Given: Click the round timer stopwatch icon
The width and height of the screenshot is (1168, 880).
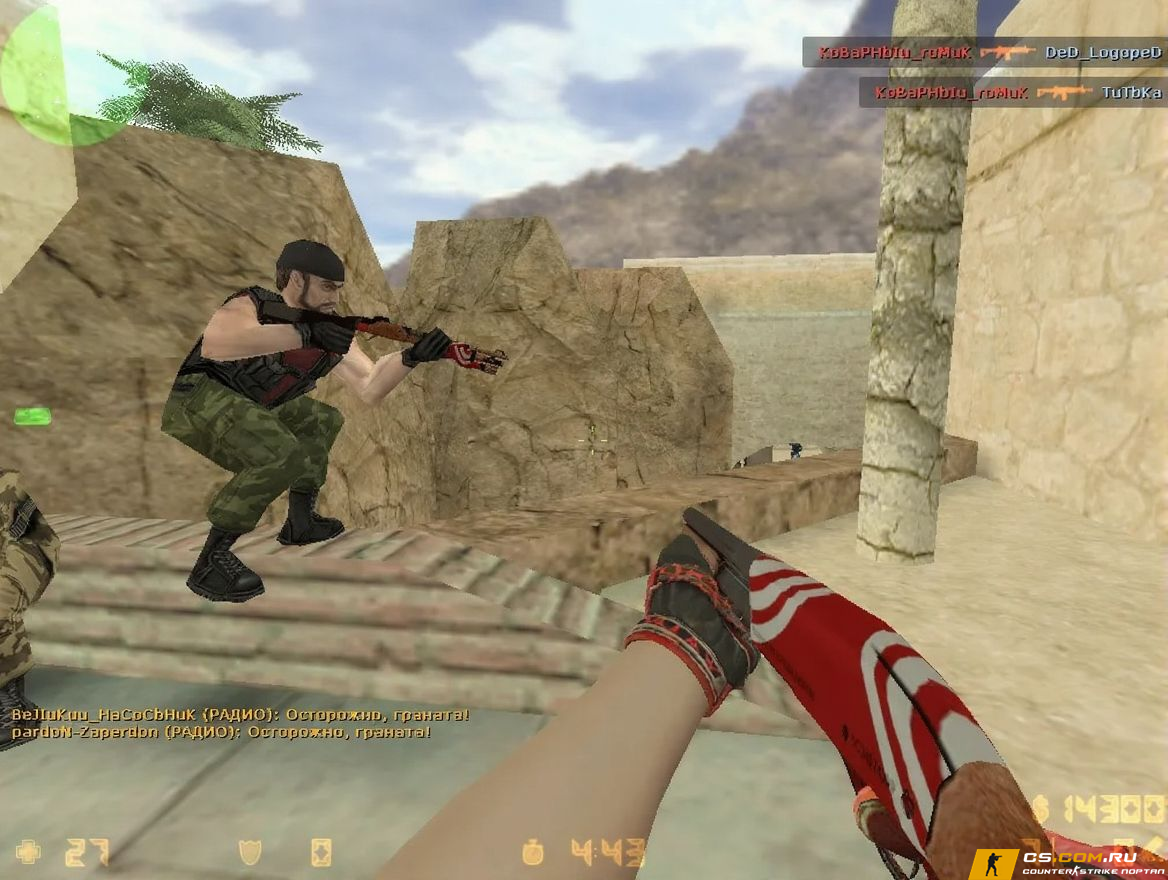Looking at the screenshot, I should [533, 852].
